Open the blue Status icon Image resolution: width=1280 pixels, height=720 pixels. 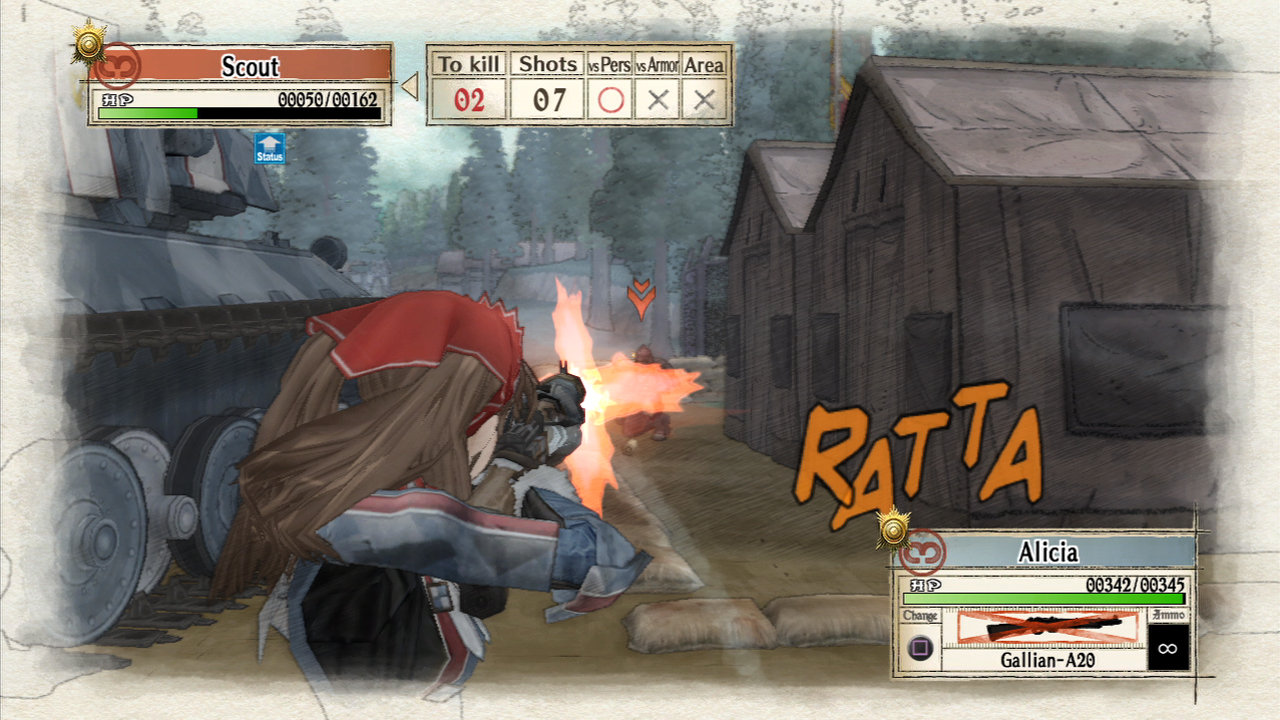pos(270,148)
